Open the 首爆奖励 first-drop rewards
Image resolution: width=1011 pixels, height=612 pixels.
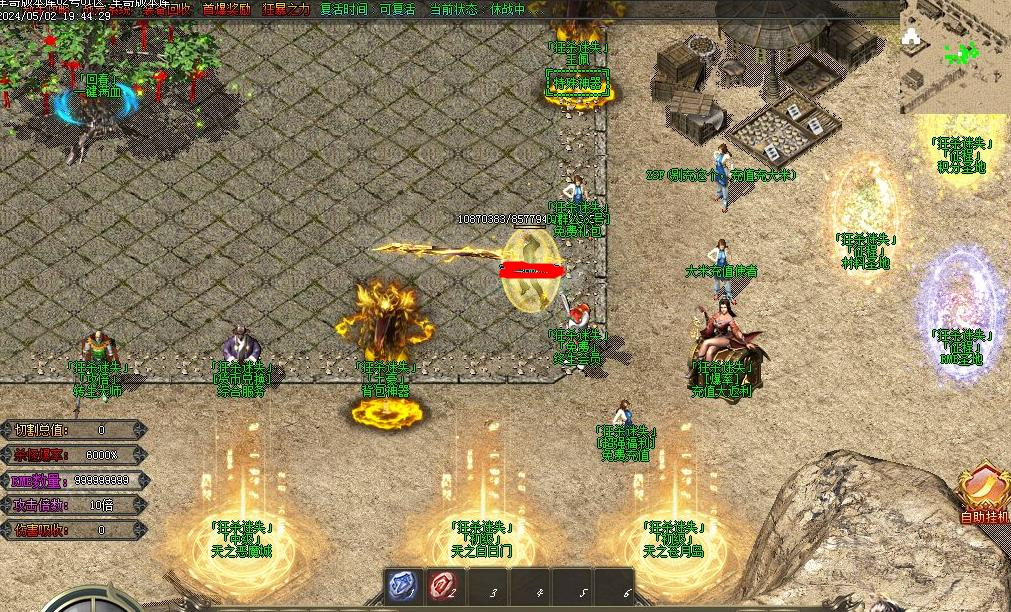pyautogui.click(x=227, y=9)
